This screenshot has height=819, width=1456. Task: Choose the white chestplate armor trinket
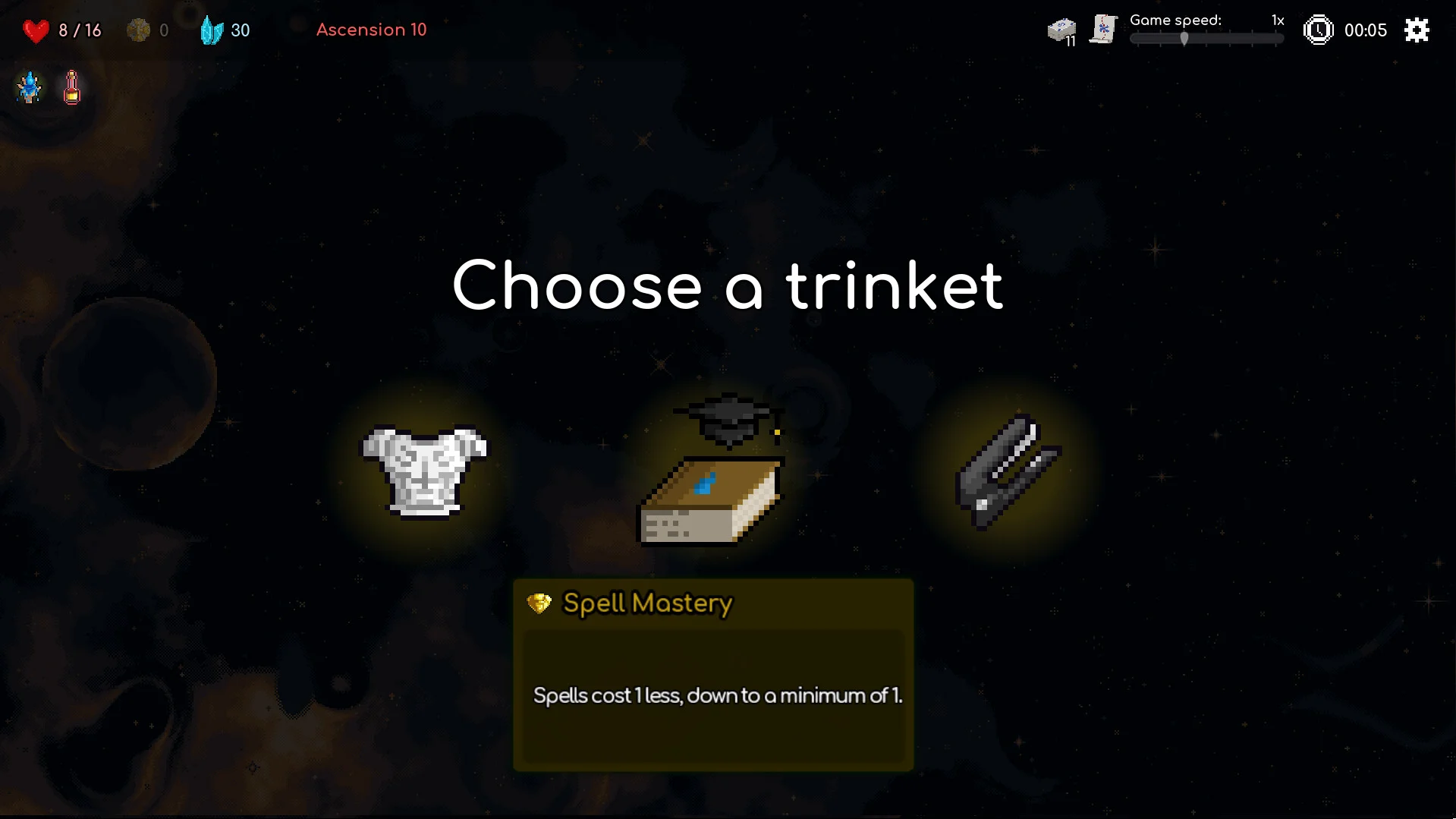pos(424,472)
